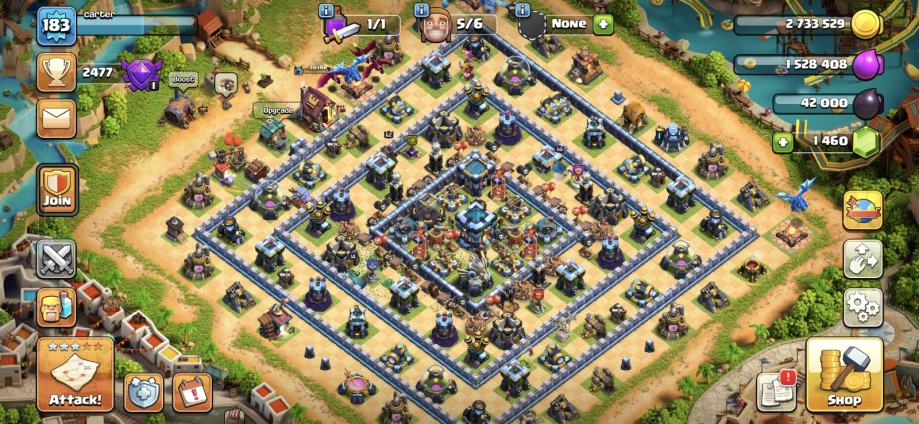Open the calendar events button
Screen dimensions: 919x424
[x=191, y=392]
